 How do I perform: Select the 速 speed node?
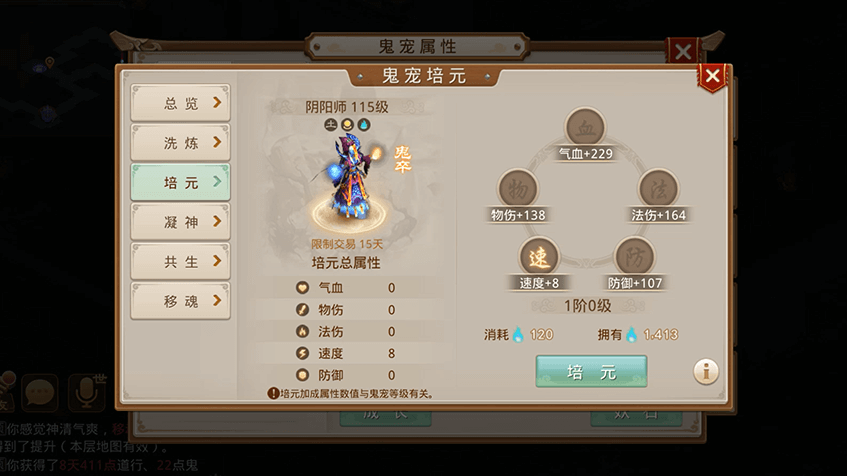click(539, 256)
